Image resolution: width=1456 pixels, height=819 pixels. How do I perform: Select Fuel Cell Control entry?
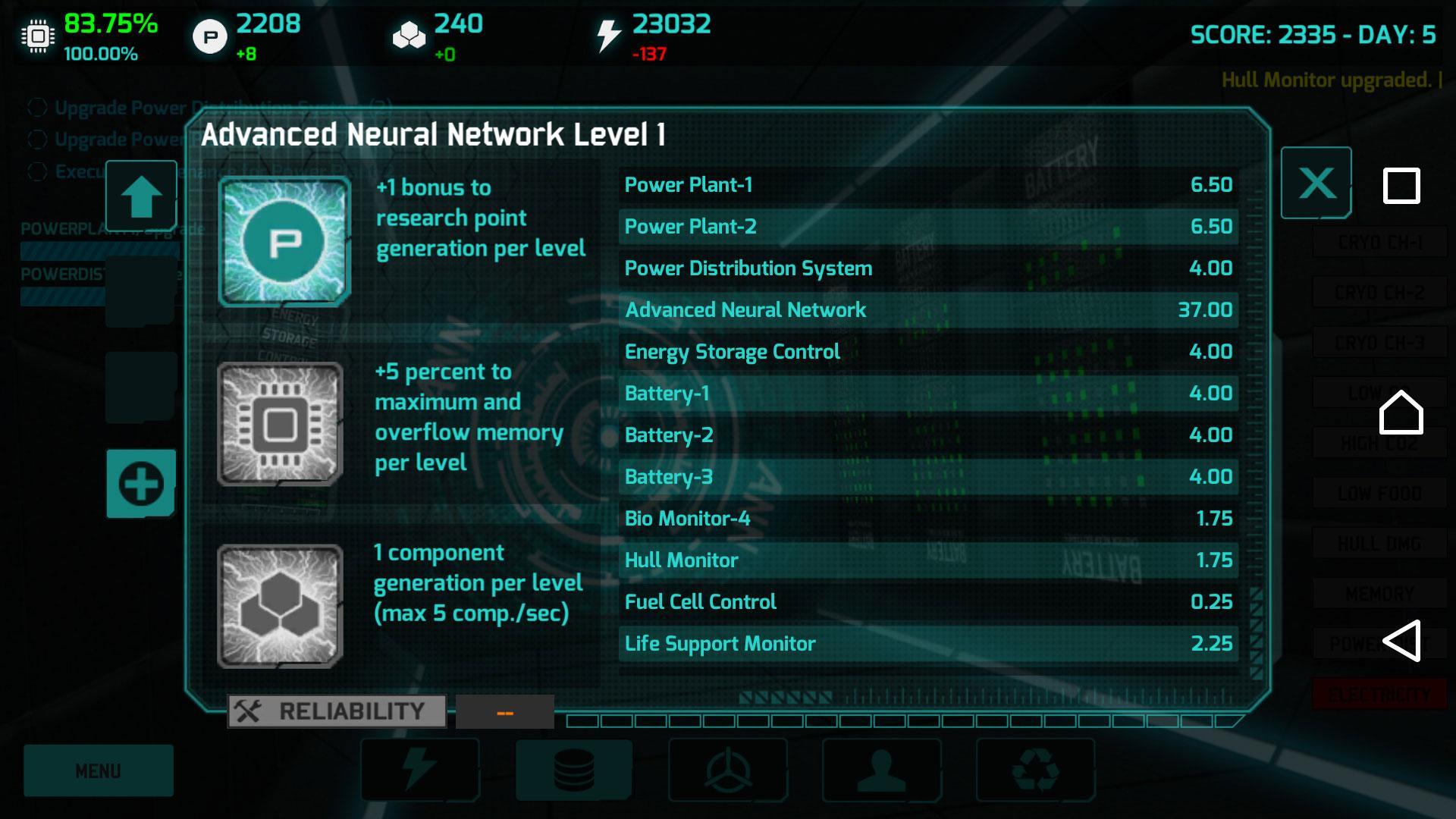pyautogui.click(x=928, y=602)
